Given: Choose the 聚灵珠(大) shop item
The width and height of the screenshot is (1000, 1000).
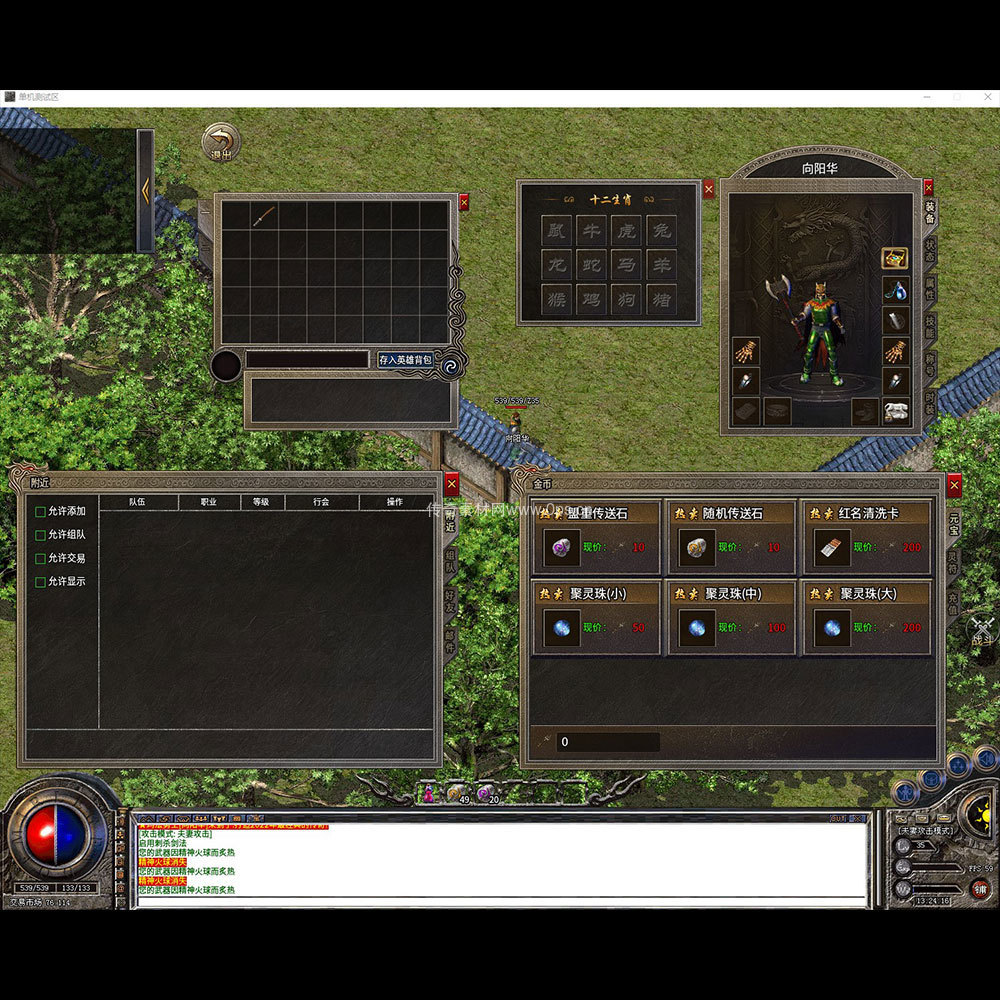Looking at the screenshot, I should 866,618.
